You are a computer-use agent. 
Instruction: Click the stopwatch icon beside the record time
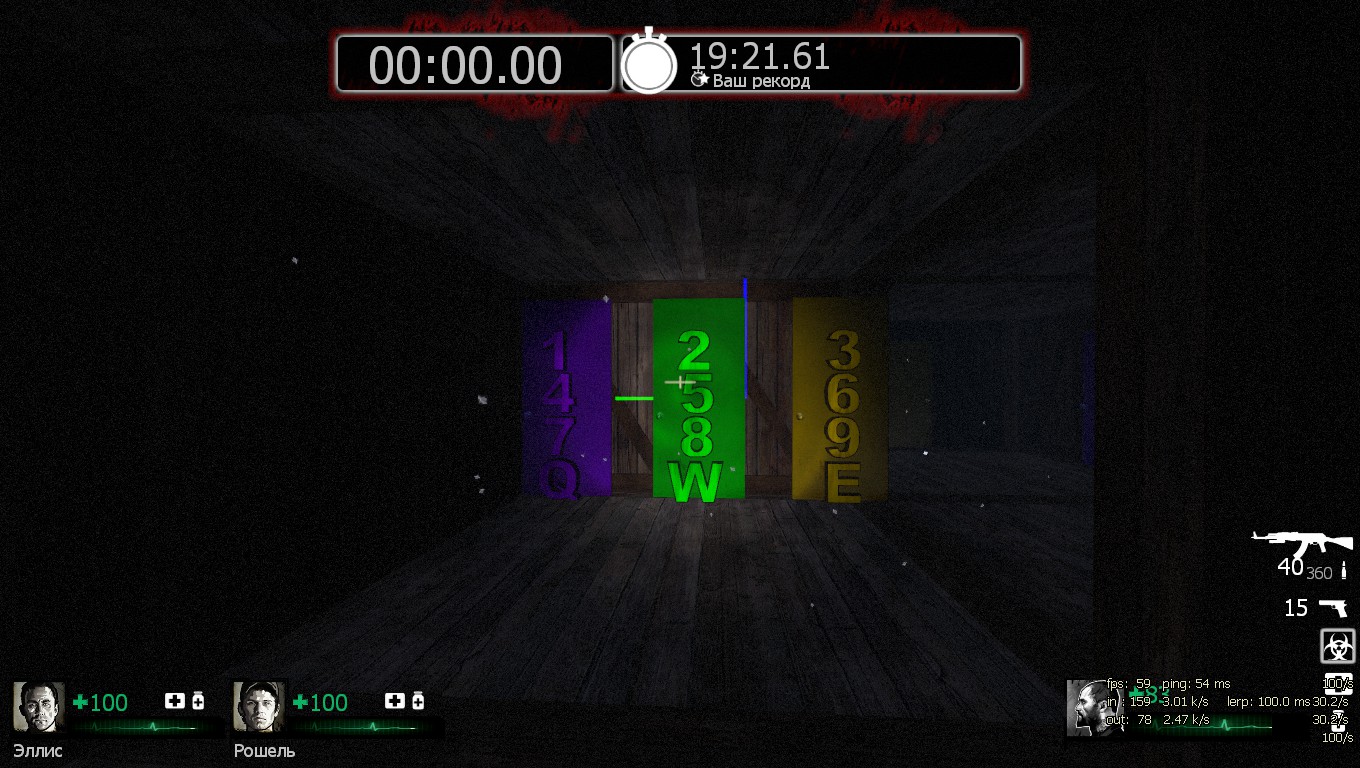[649, 63]
